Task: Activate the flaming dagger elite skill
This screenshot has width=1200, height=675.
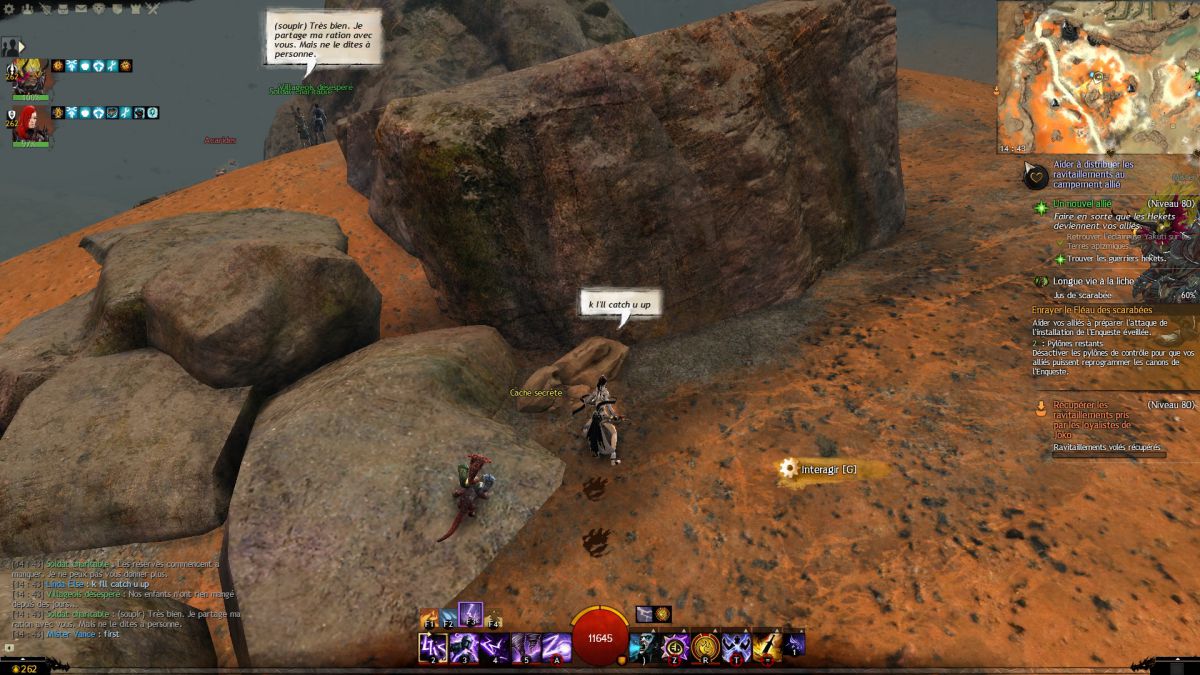Action: tap(767, 647)
